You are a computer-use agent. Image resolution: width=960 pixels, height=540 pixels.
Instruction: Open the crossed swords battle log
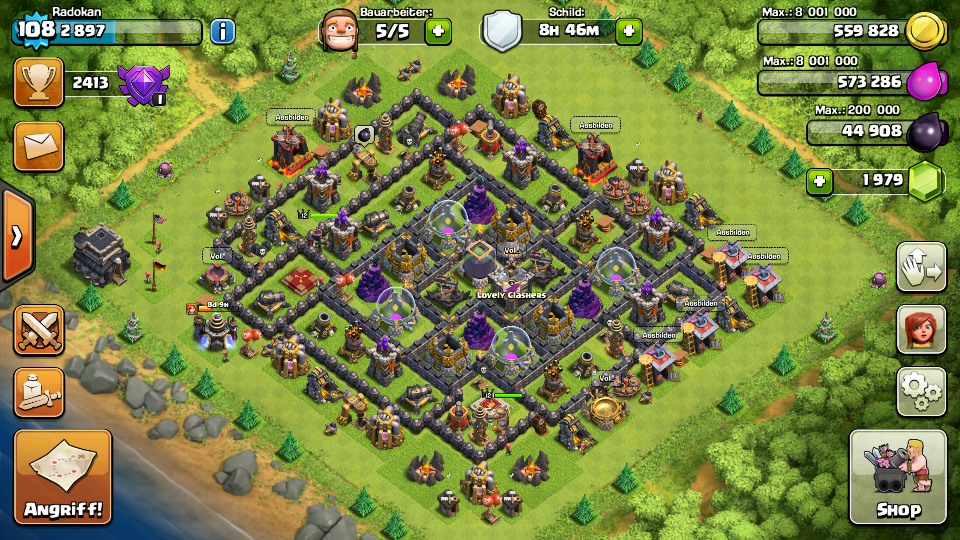(39, 330)
